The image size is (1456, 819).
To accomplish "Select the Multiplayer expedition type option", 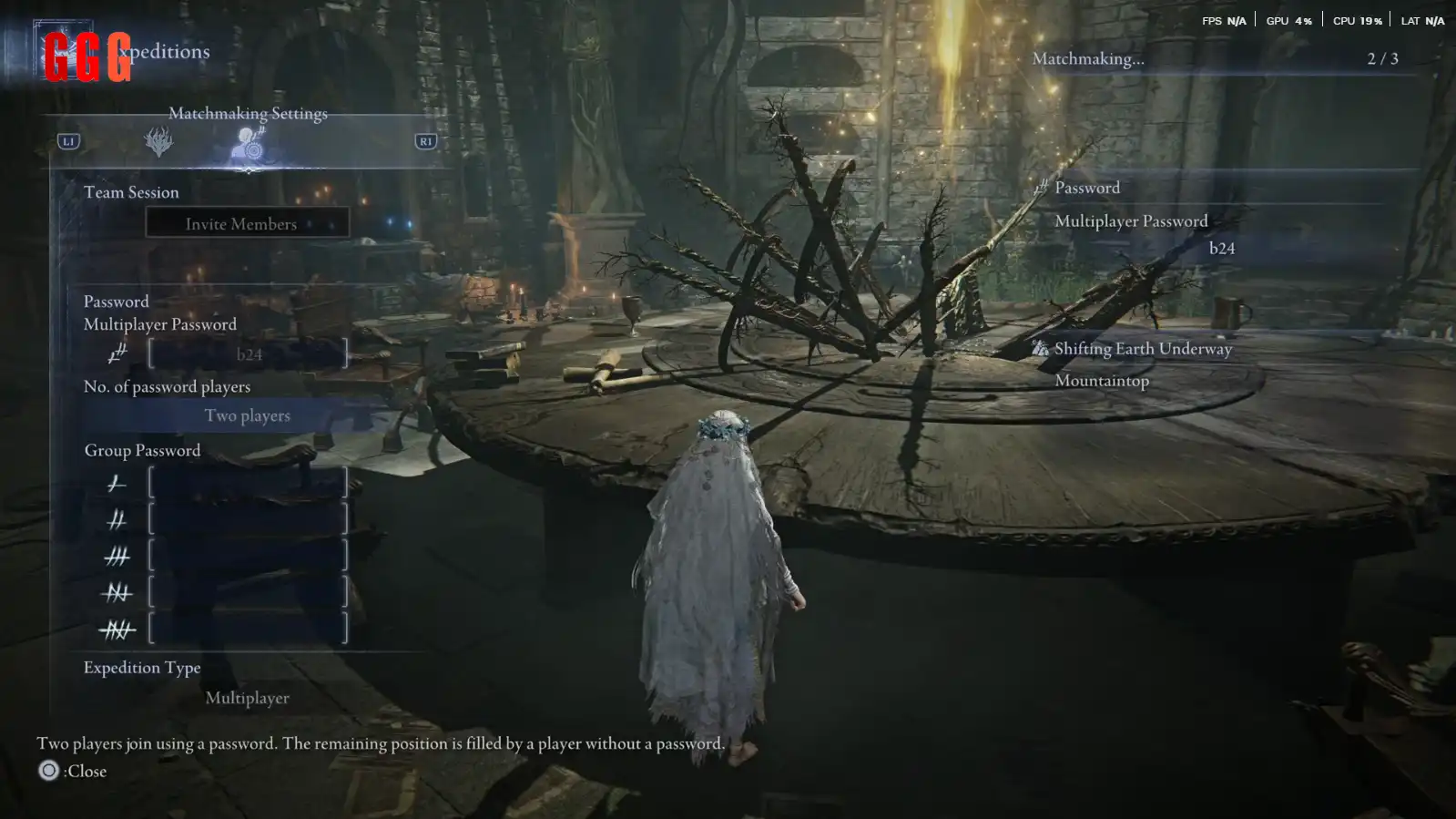I will pyautogui.click(x=247, y=698).
